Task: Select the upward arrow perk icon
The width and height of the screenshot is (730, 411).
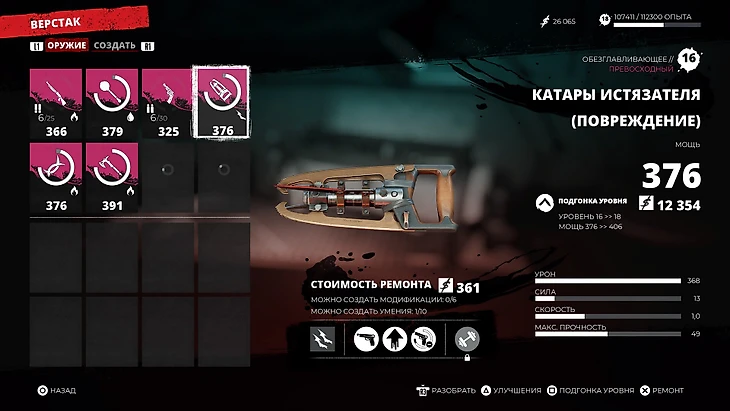Action: pos(396,339)
